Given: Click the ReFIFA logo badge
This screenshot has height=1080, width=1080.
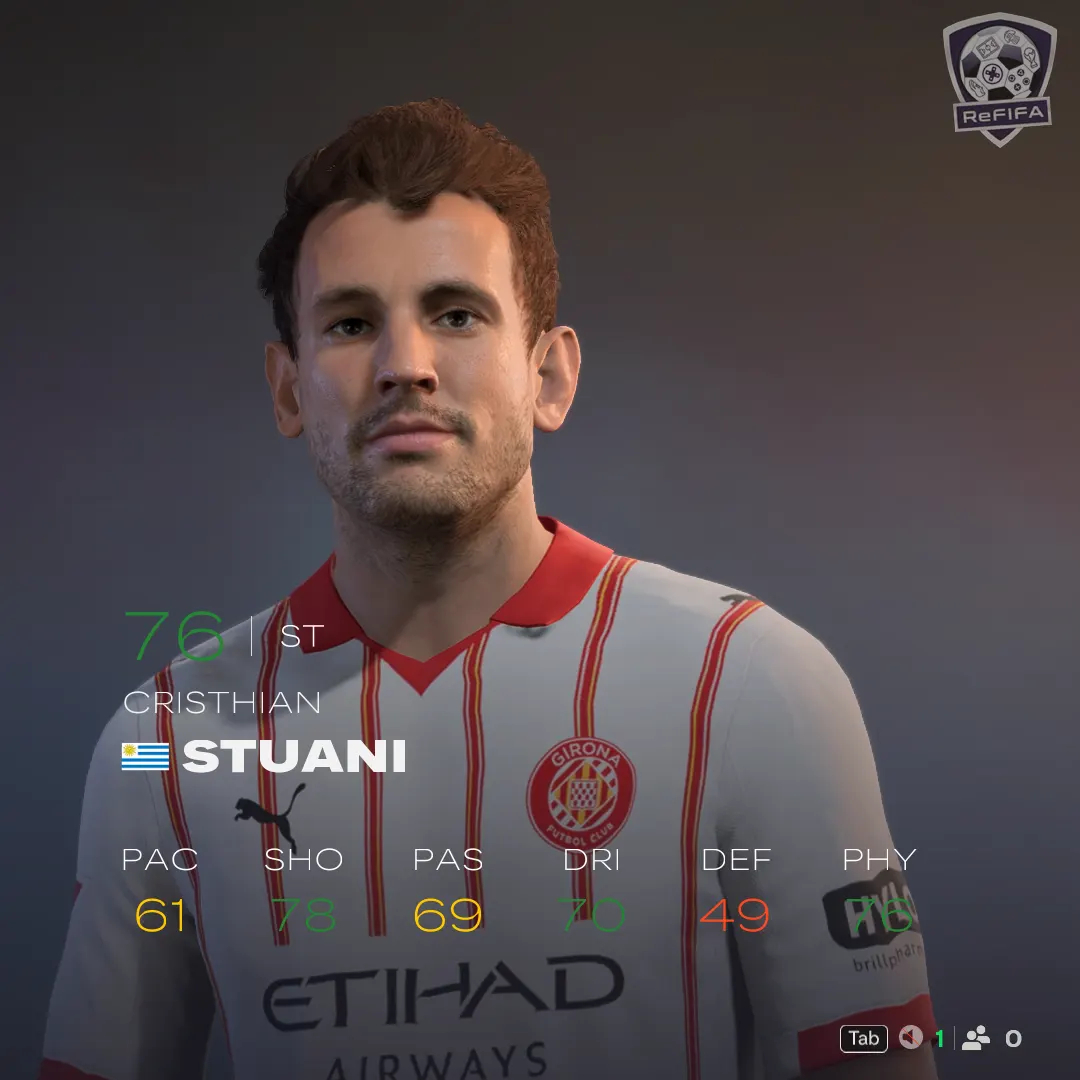Looking at the screenshot, I should click(999, 79).
